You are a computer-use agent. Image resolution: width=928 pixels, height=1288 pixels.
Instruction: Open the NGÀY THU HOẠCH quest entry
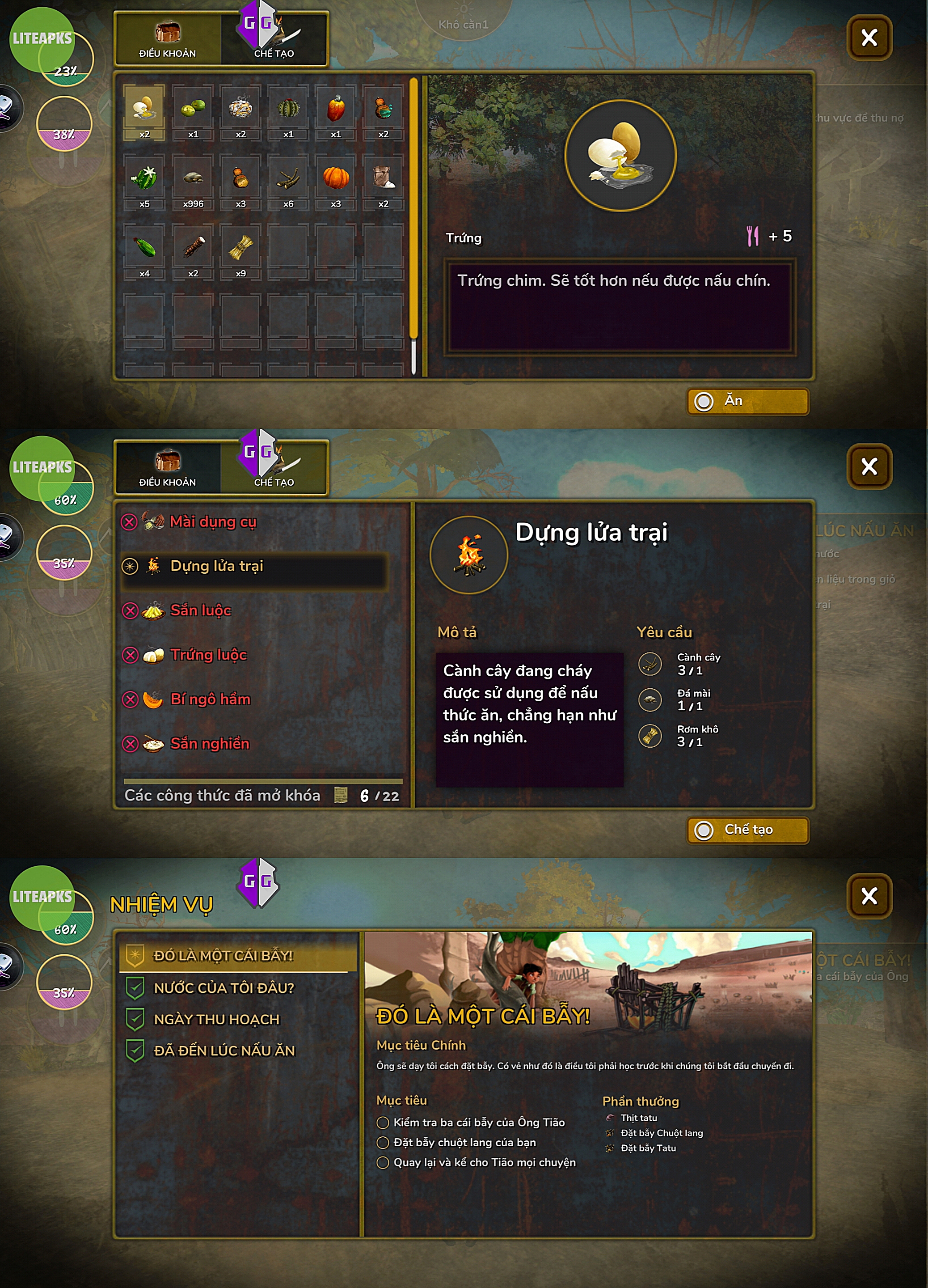coord(216,1019)
